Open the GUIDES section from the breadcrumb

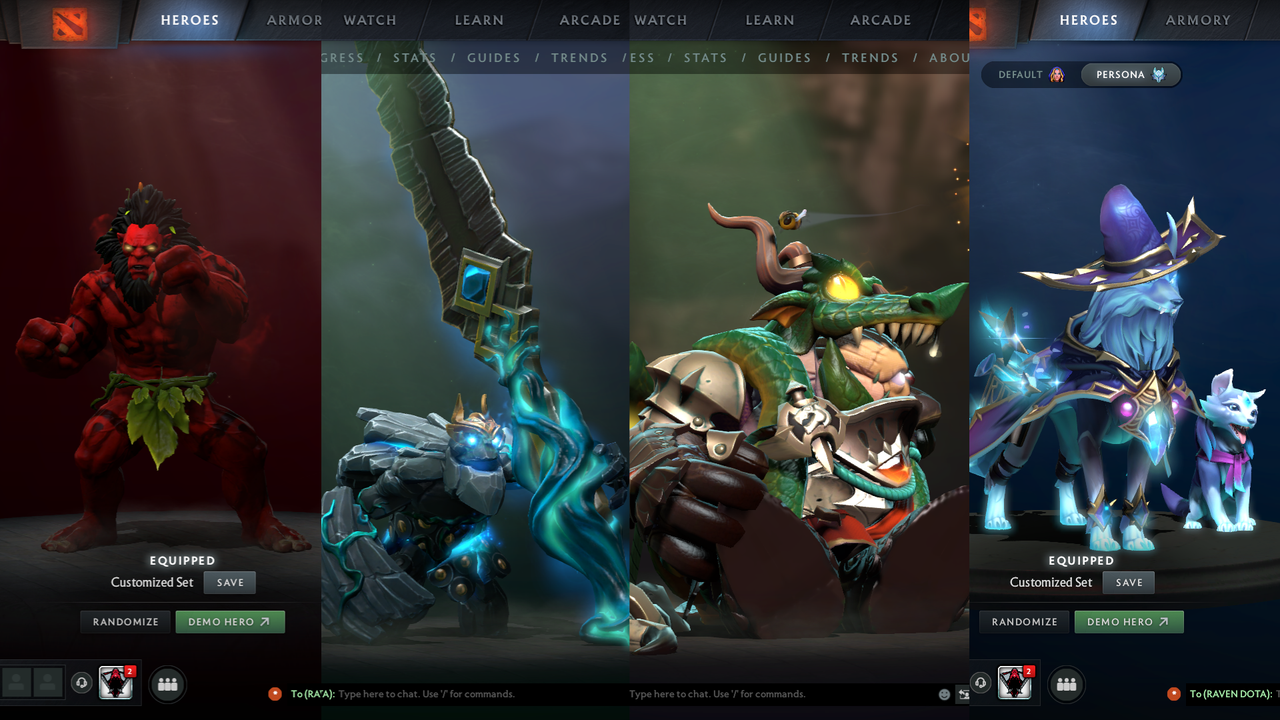(493, 58)
